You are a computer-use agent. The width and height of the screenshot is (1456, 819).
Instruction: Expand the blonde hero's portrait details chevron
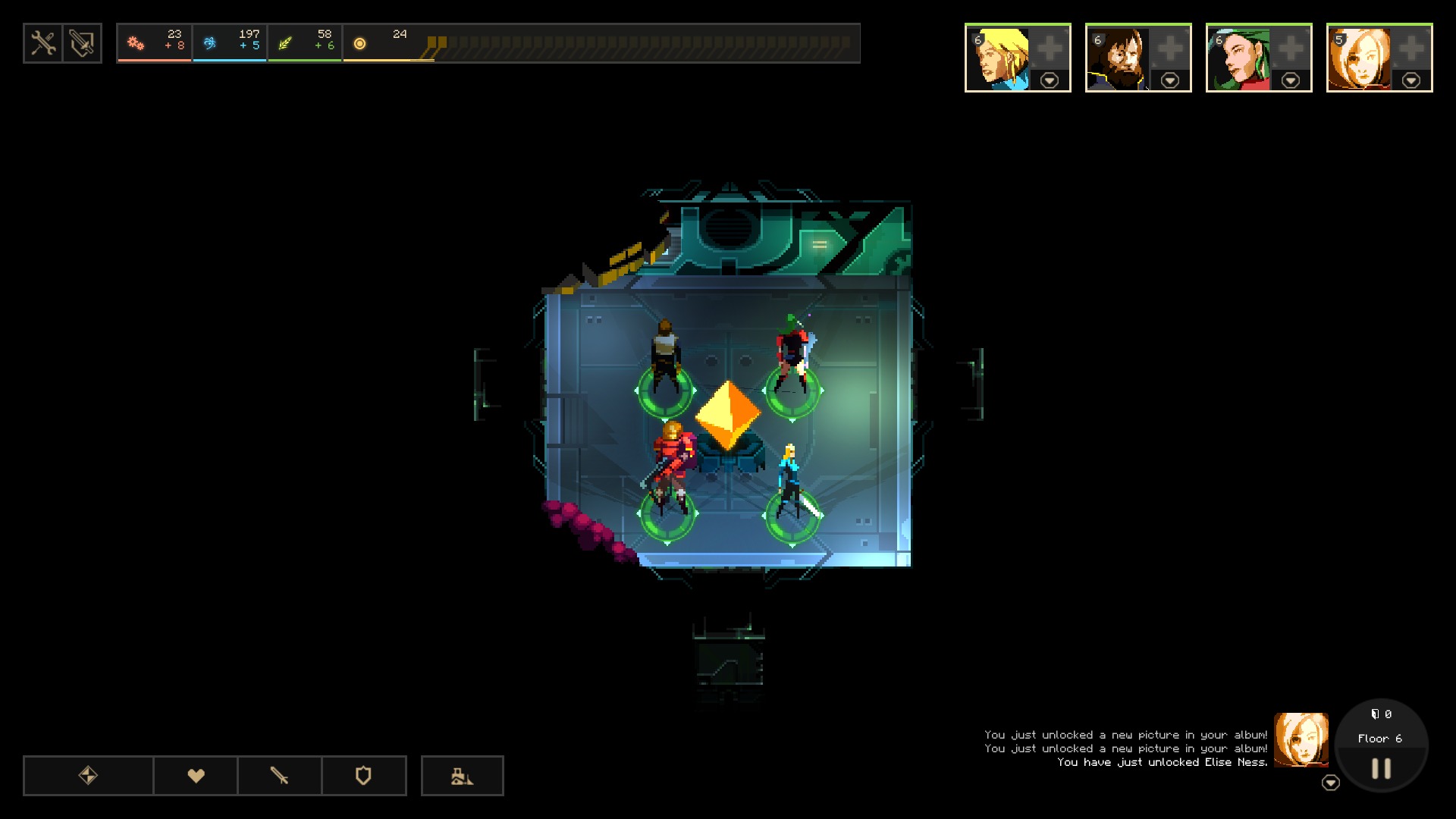[x=1050, y=79]
